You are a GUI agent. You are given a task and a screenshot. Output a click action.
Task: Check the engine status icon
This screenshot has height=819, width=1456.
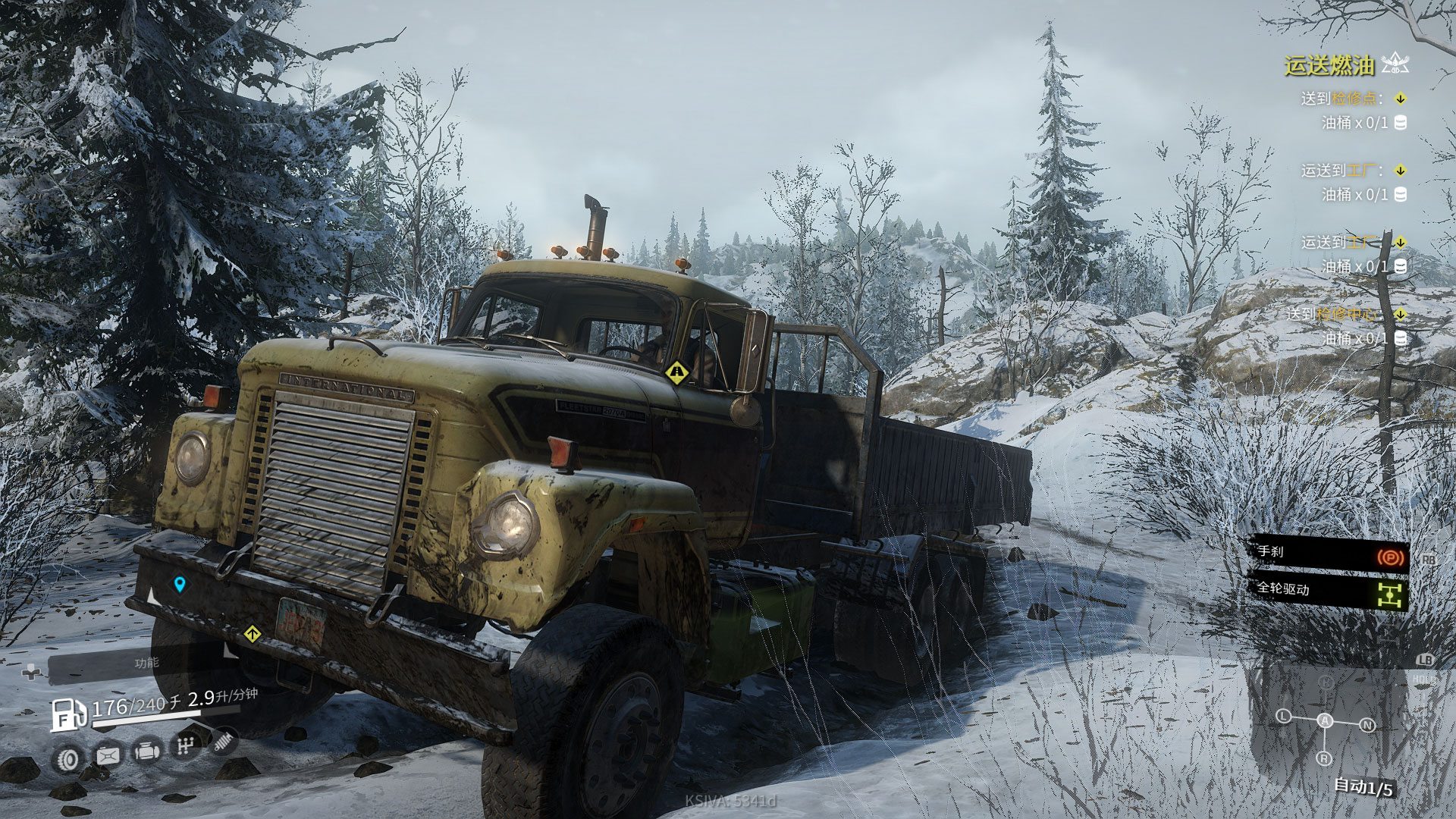[145, 752]
